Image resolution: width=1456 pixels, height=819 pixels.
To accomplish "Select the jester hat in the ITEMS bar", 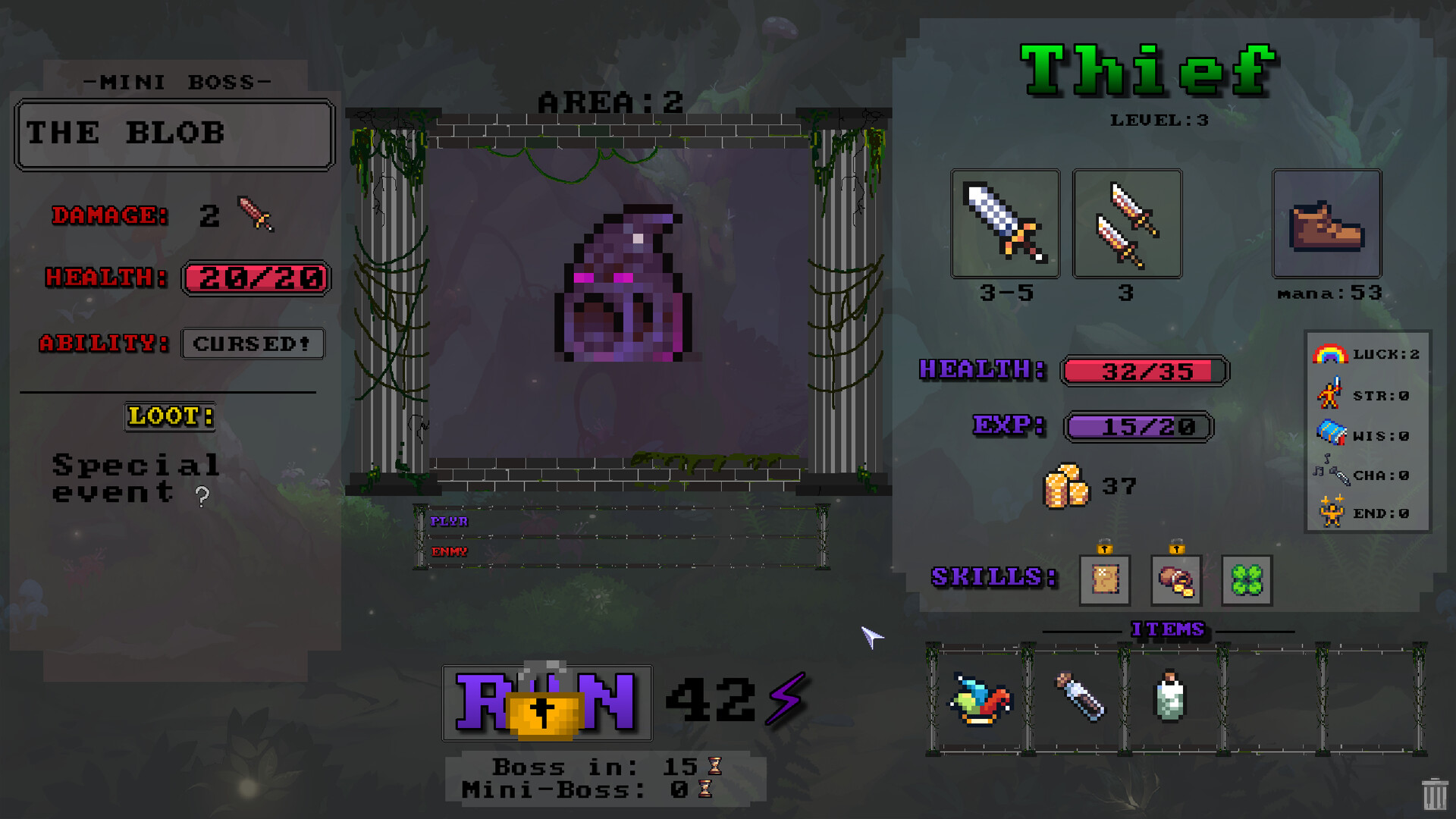I will click(982, 700).
